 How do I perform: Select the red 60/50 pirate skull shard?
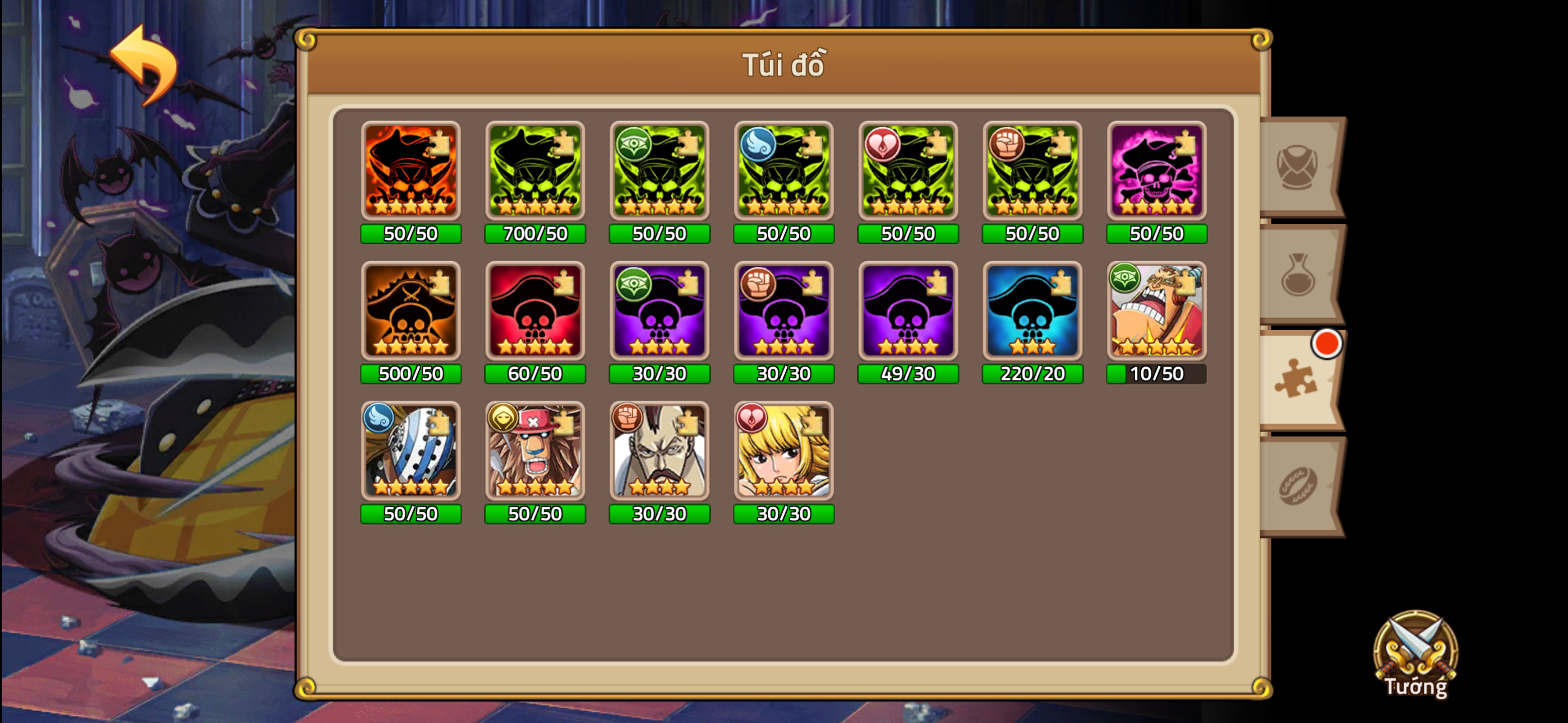pyautogui.click(x=536, y=313)
